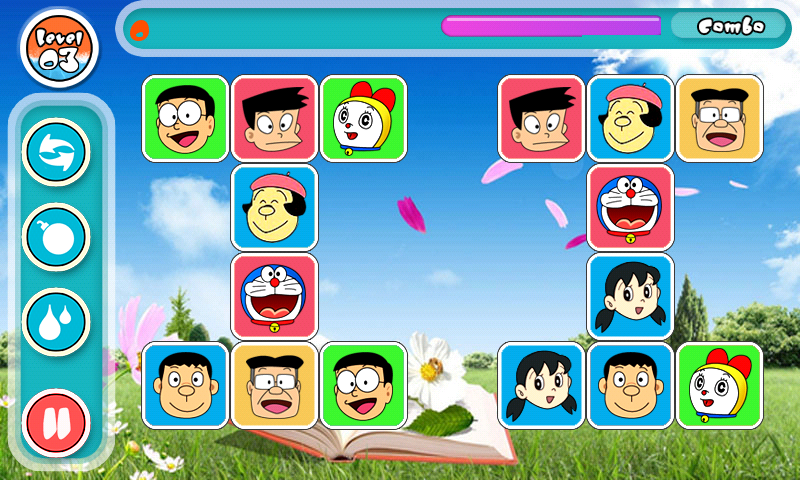The width and height of the screenshot is (800, 480).
Task: Select the Doraemon tile directly above Shizuka
Action: pyautogui.click(x=630, y=207)
